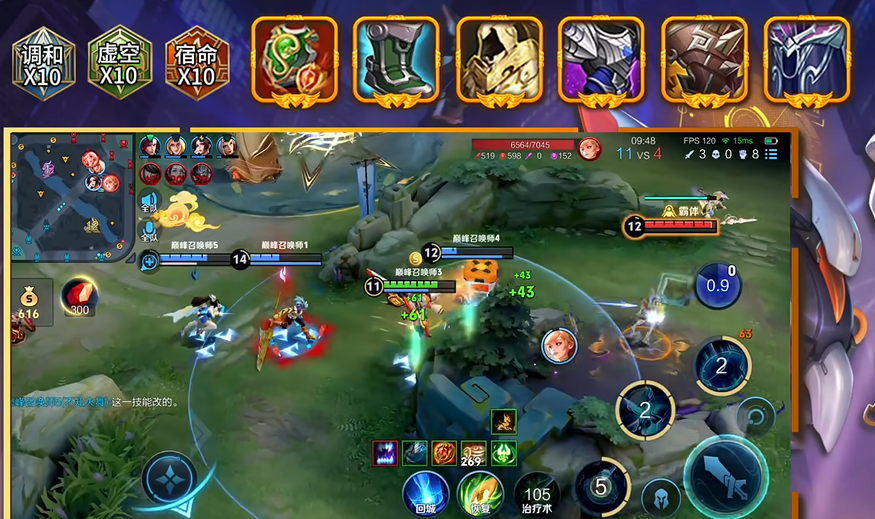This screenshot has width=875, height=519.
Task: Click the green boots equipment icon
Action: (x=394, y=59)
